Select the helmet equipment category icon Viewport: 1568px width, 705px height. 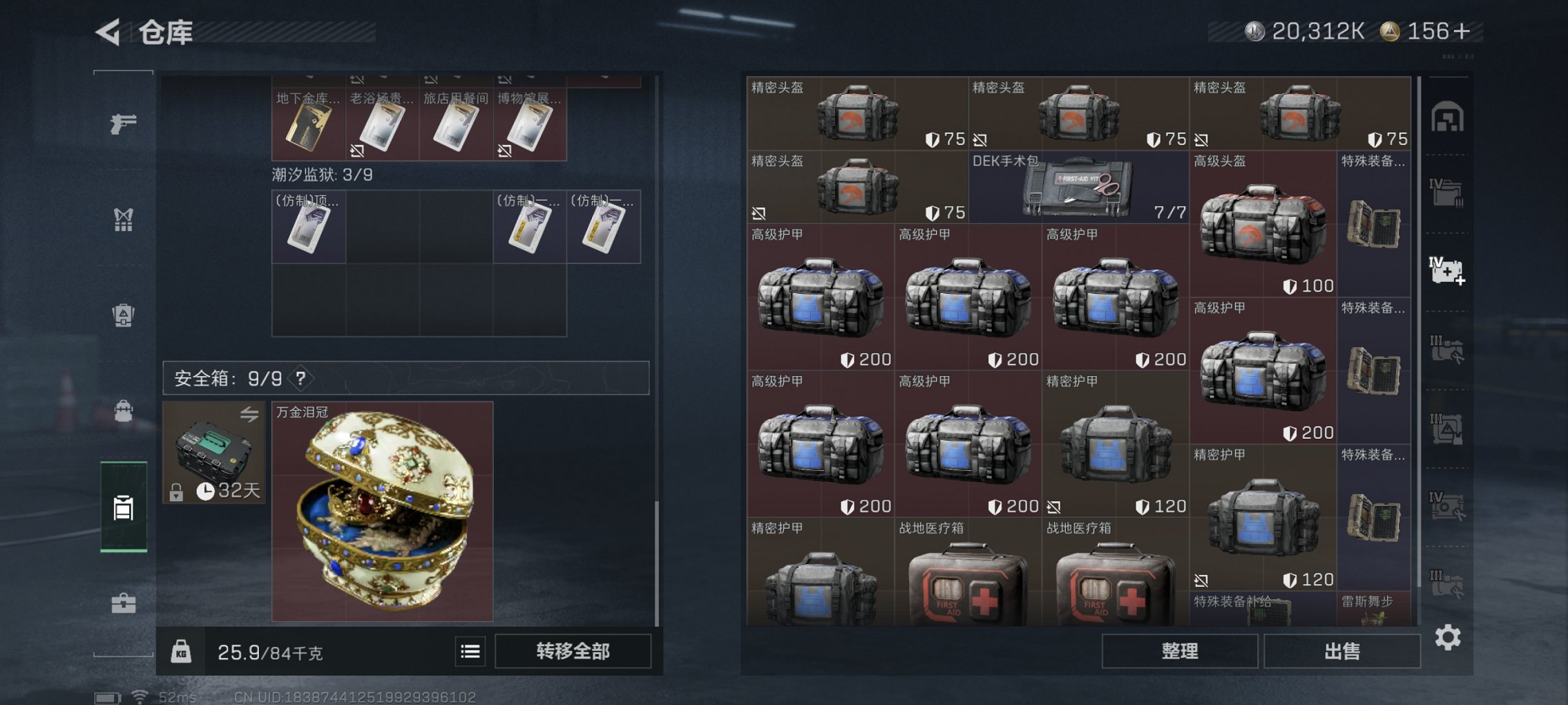pyautogui.click(x=123, y=314)
